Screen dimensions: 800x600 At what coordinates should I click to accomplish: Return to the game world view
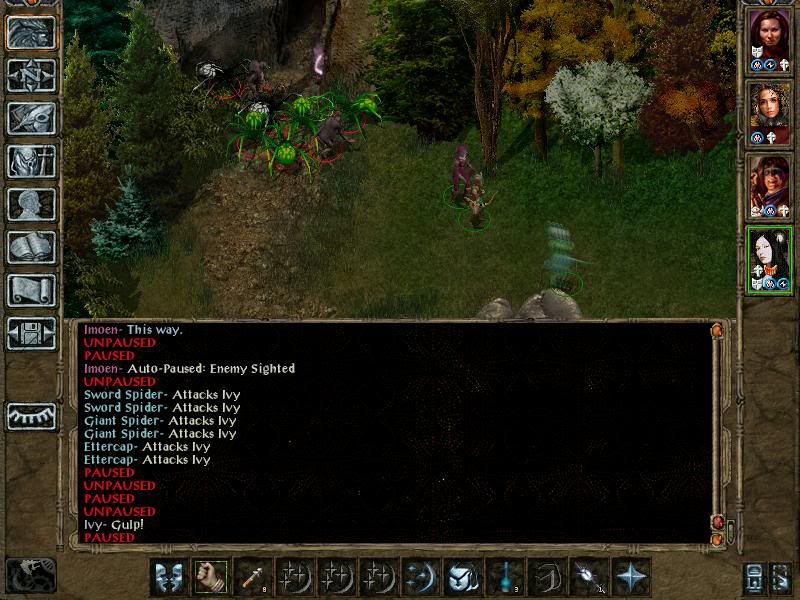click(x=31, y=33)
